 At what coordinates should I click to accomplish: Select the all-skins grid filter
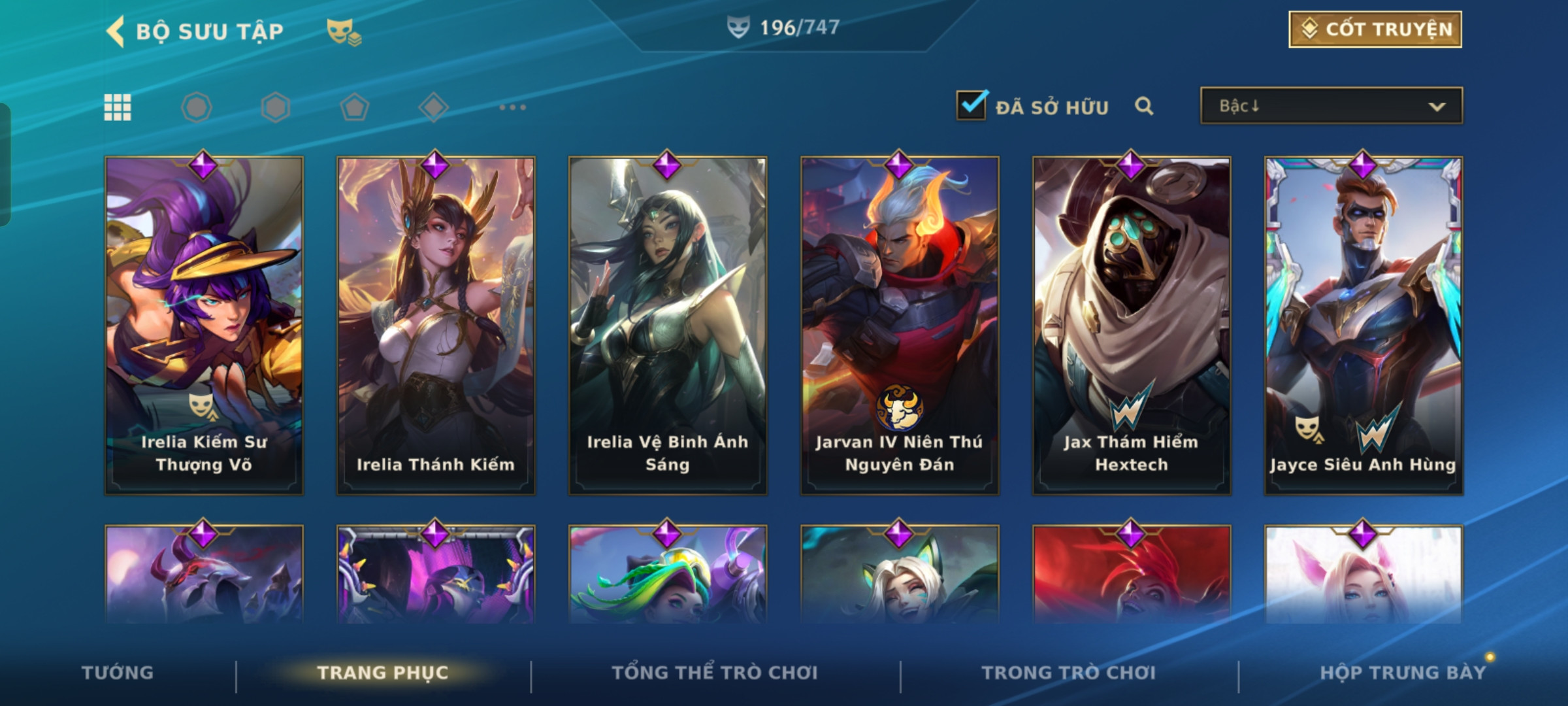point(118,107)
